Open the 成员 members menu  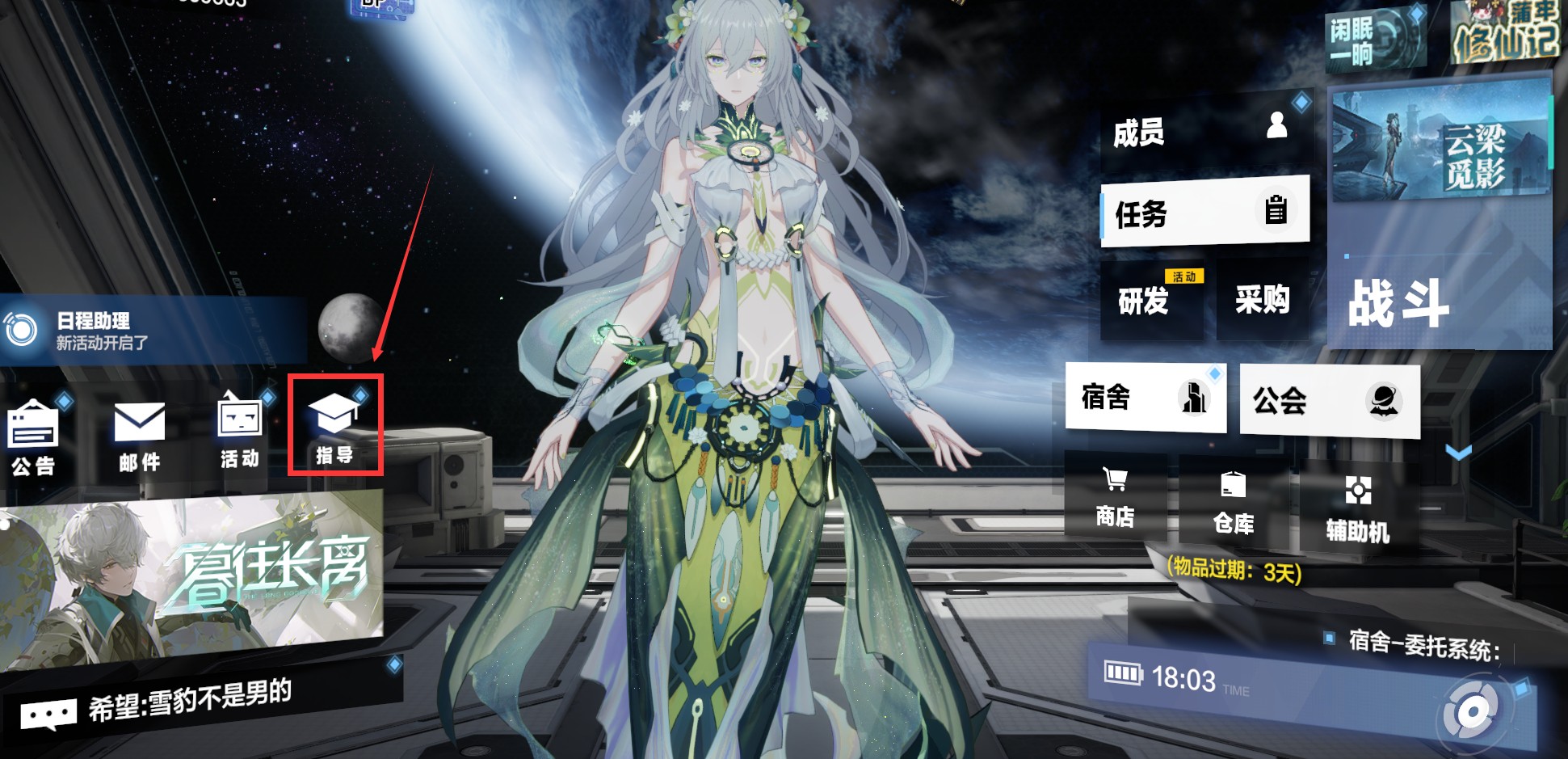pos(1204,131)
